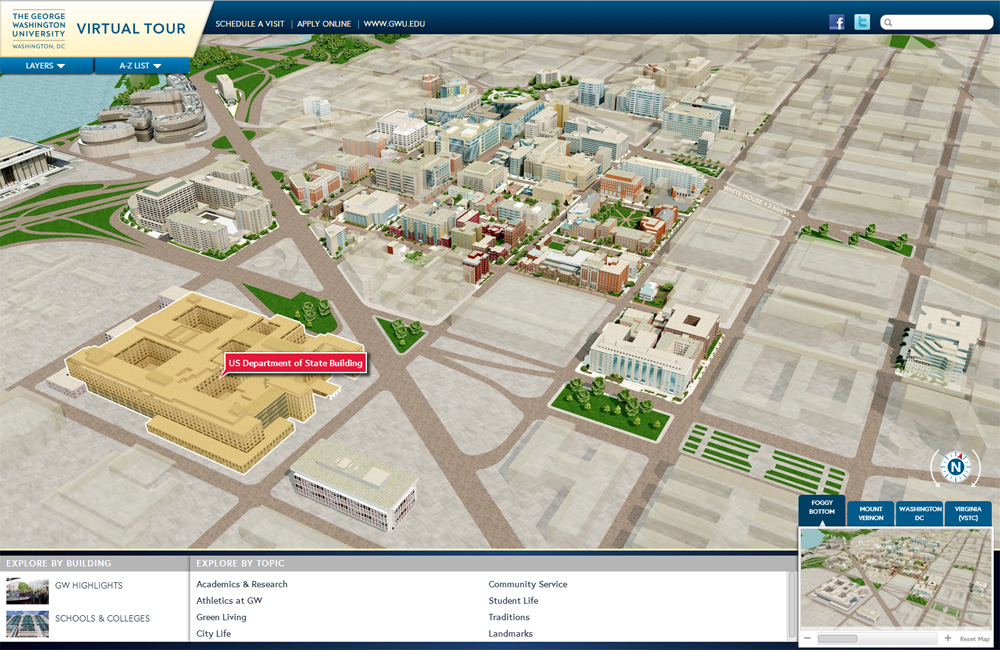Choose Schools & Colleges building category
The height and width of the screenshot is (650, 1000).
(x=102, y=618)
